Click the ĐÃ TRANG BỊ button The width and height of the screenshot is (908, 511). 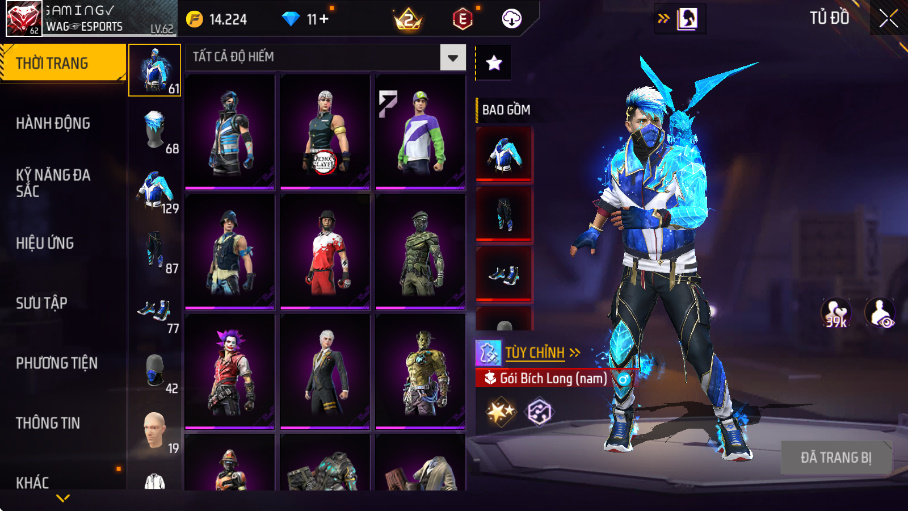click(836, 458)
